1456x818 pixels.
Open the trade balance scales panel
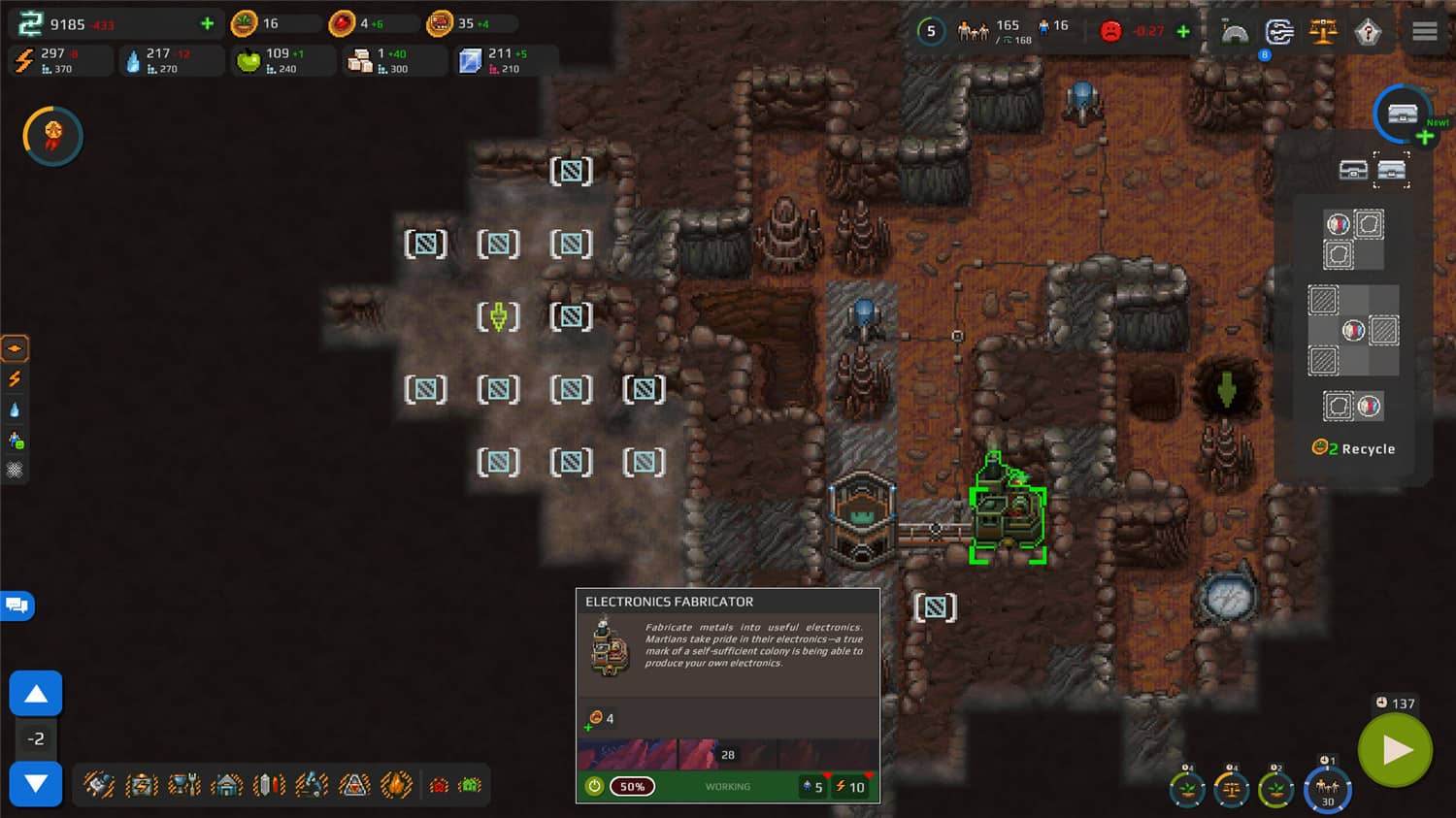(x=1323, y=29)
